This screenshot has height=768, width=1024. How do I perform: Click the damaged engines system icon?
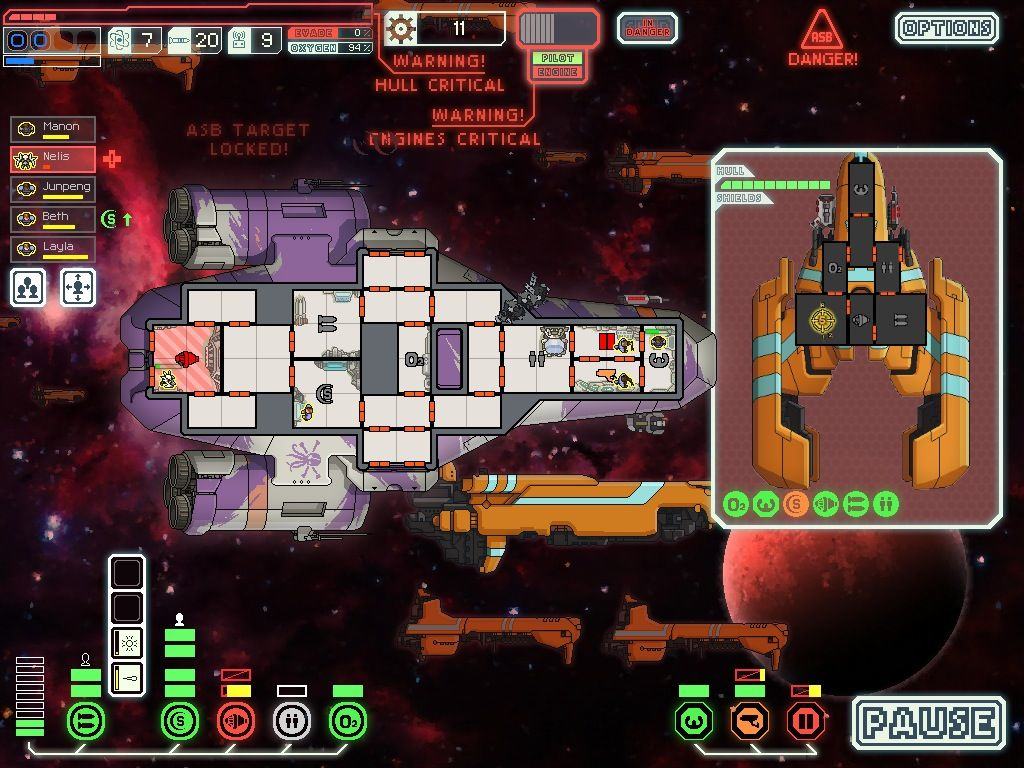tap(236, 721)
